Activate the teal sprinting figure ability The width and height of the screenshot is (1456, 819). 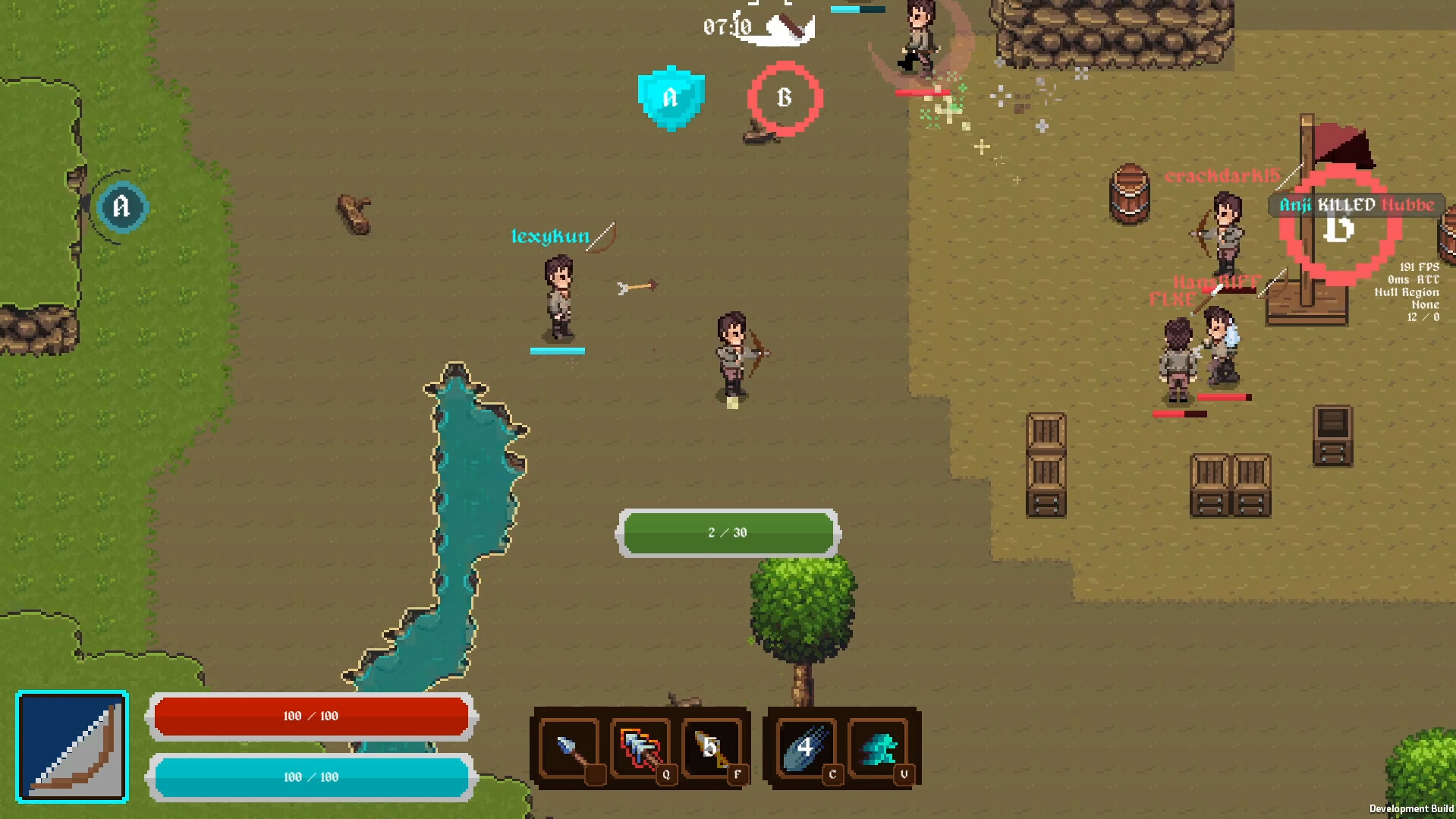click(878, 748)
